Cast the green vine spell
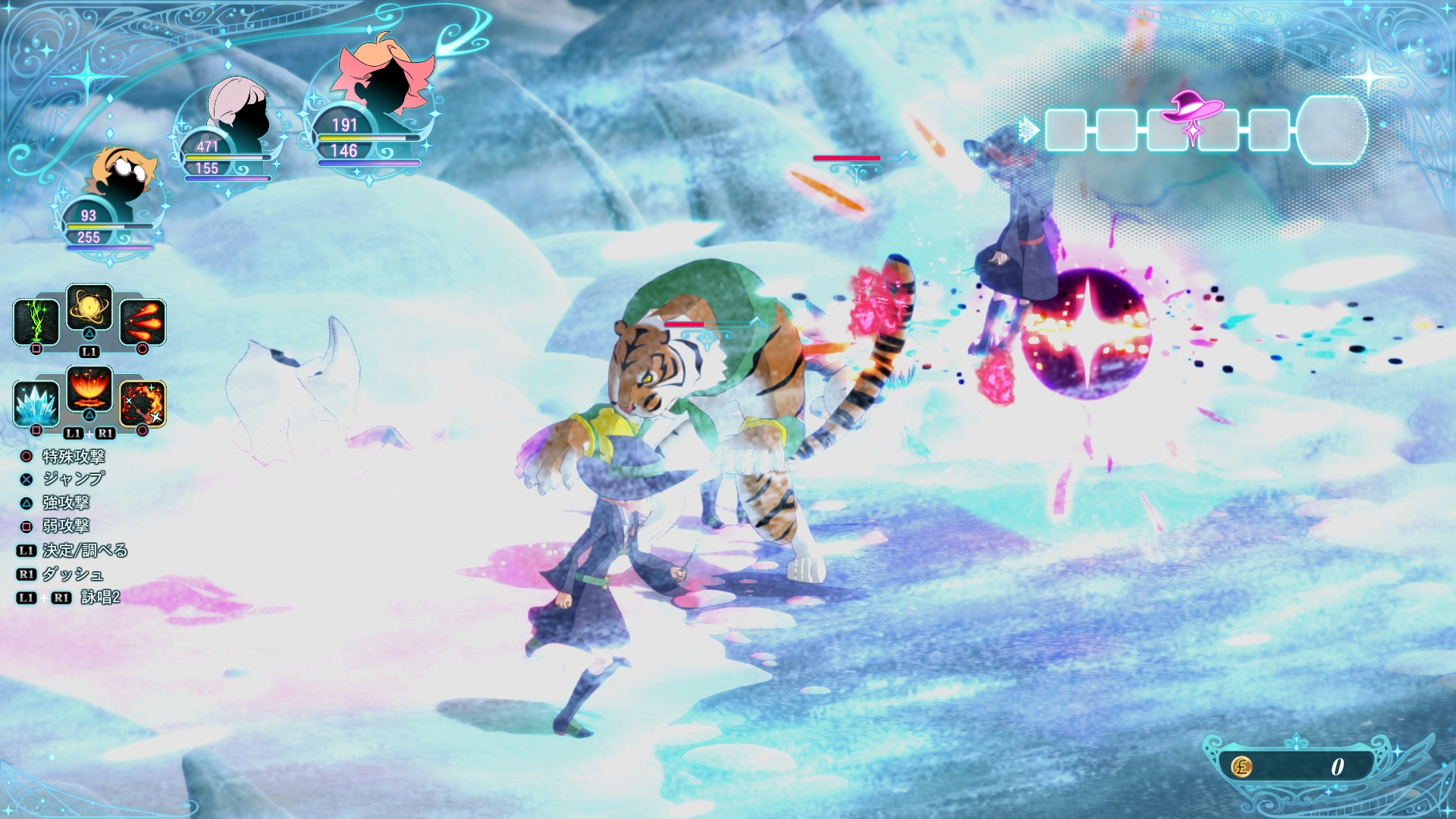 pos(36,322)
